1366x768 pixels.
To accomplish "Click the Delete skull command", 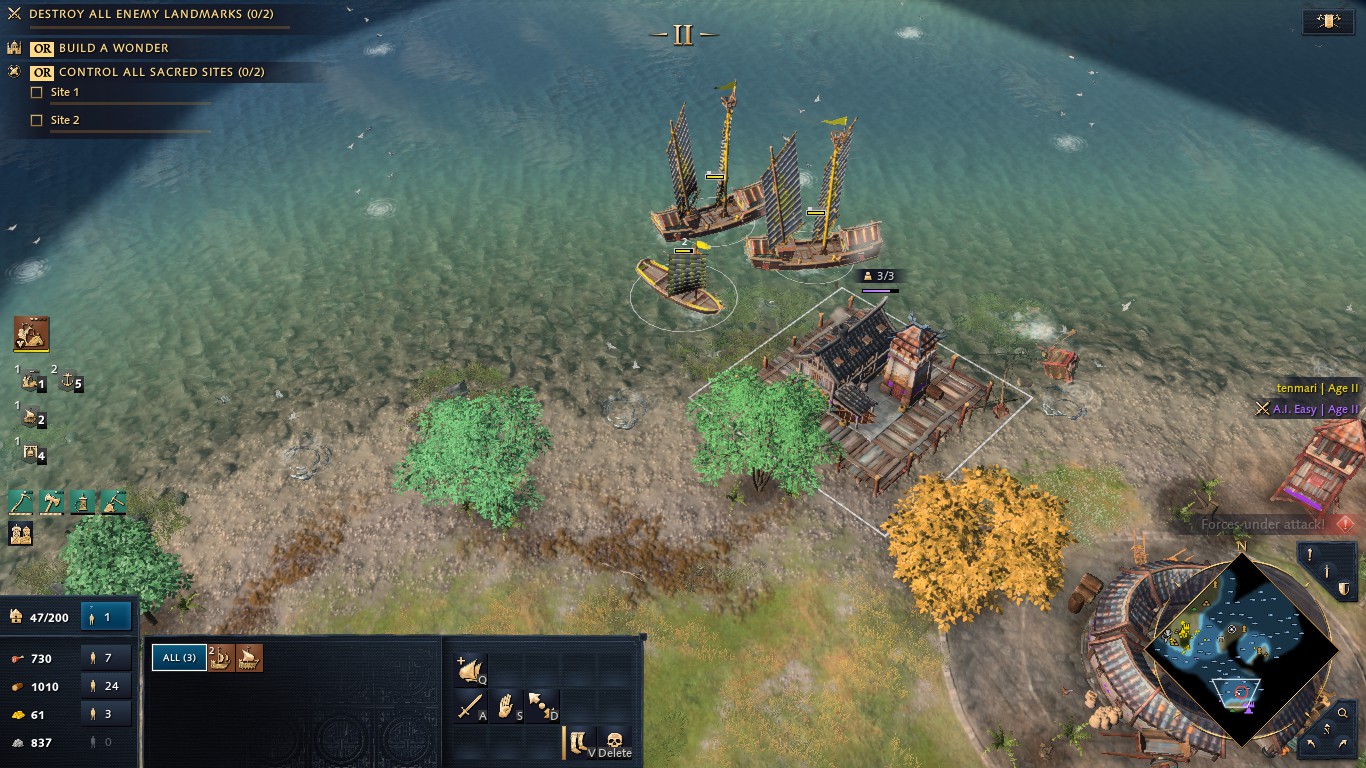I will 615,743.
